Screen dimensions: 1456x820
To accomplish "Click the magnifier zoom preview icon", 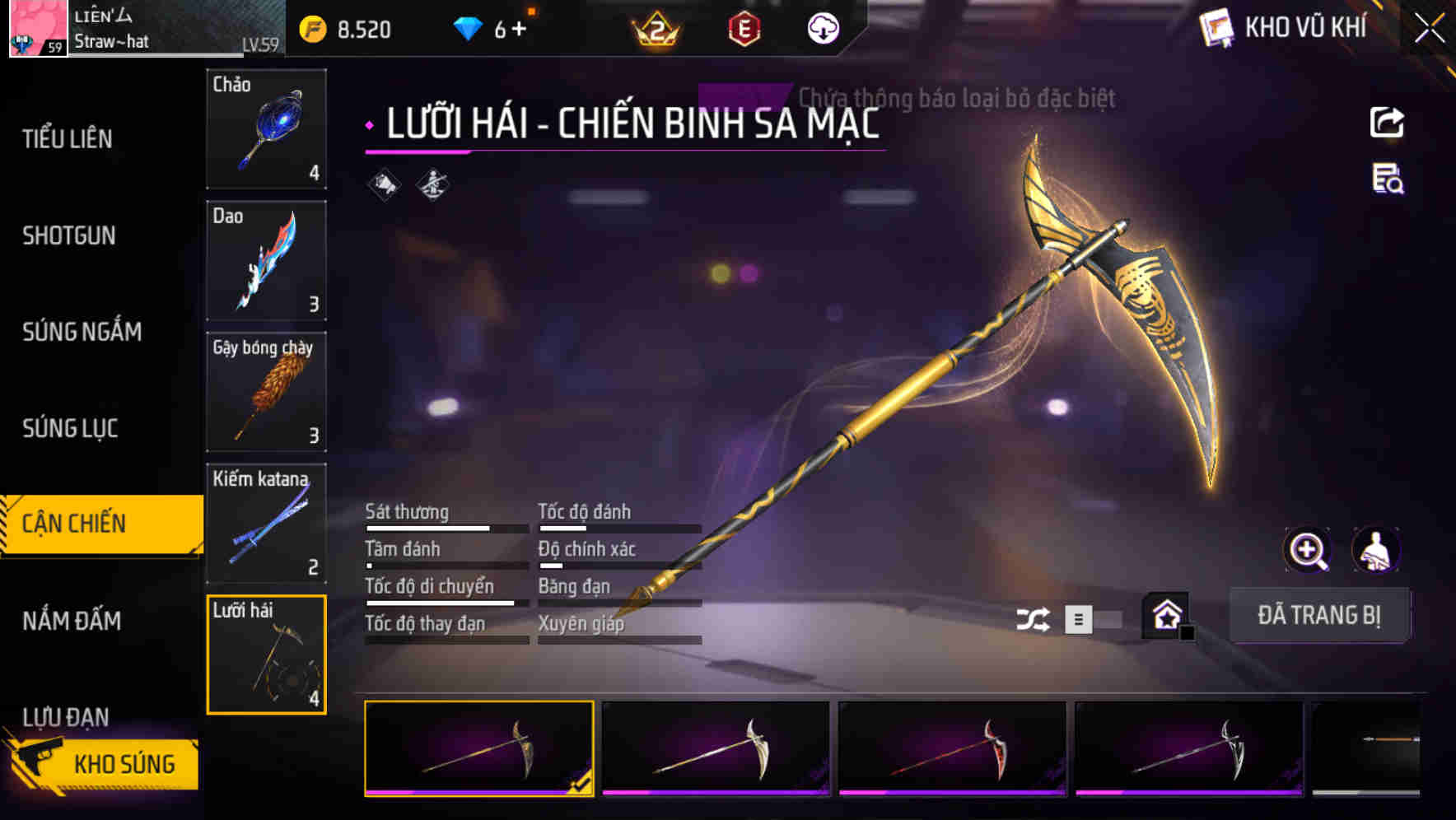I will 1309,550.
